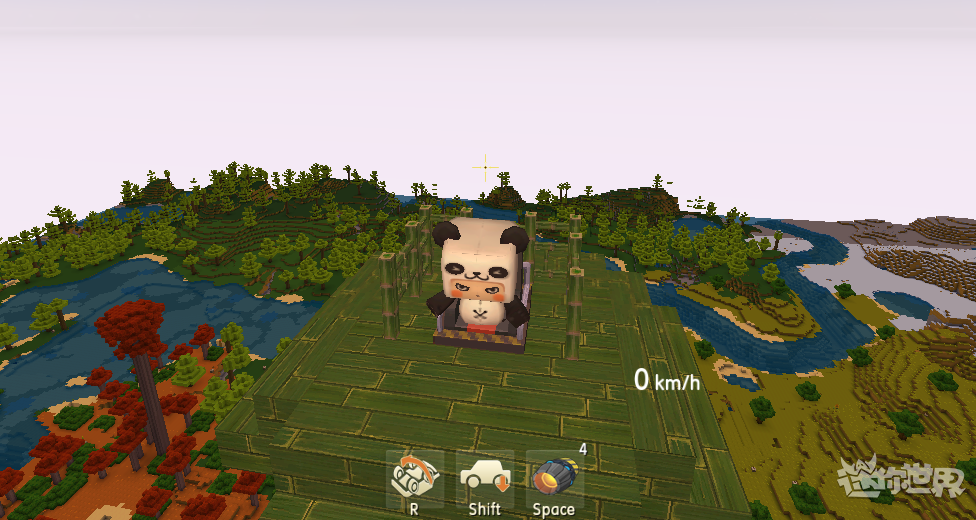The width and height of the screenshot is (976, 520).
Task: Activate the rocket thruster booster
Action: pos(553,477)
